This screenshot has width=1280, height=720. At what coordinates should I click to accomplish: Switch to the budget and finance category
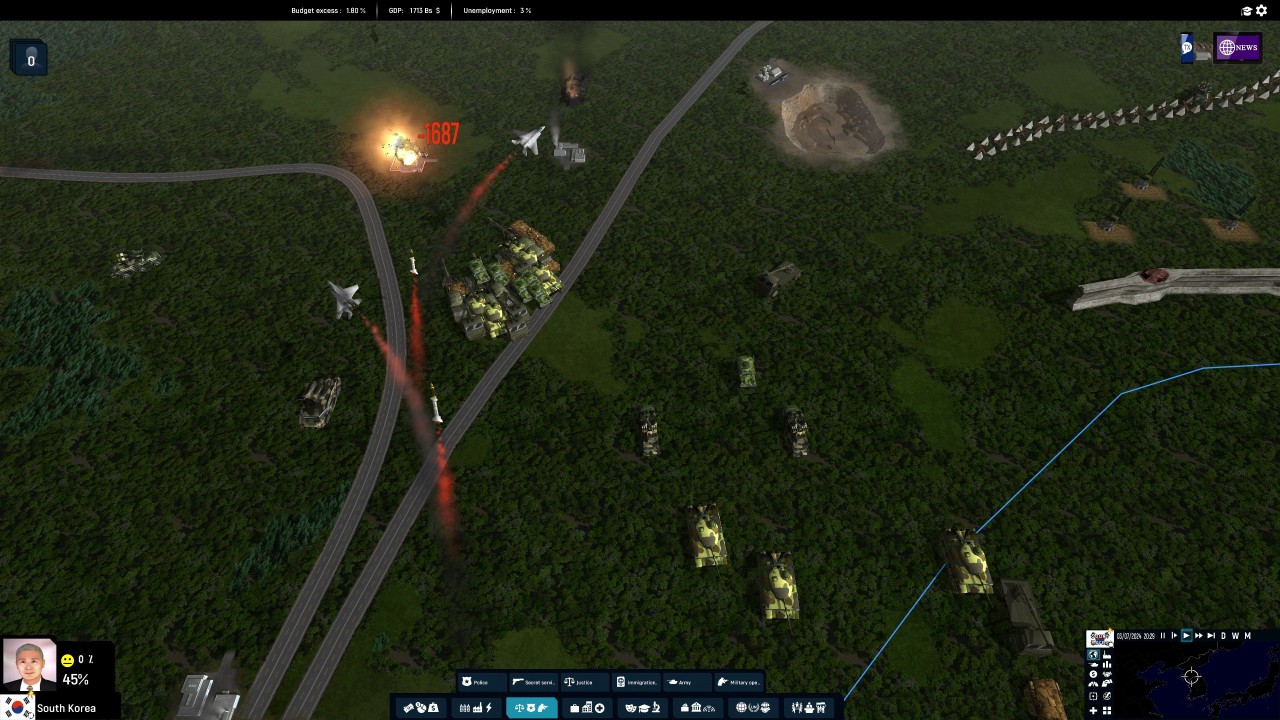[x=420, y=708]
